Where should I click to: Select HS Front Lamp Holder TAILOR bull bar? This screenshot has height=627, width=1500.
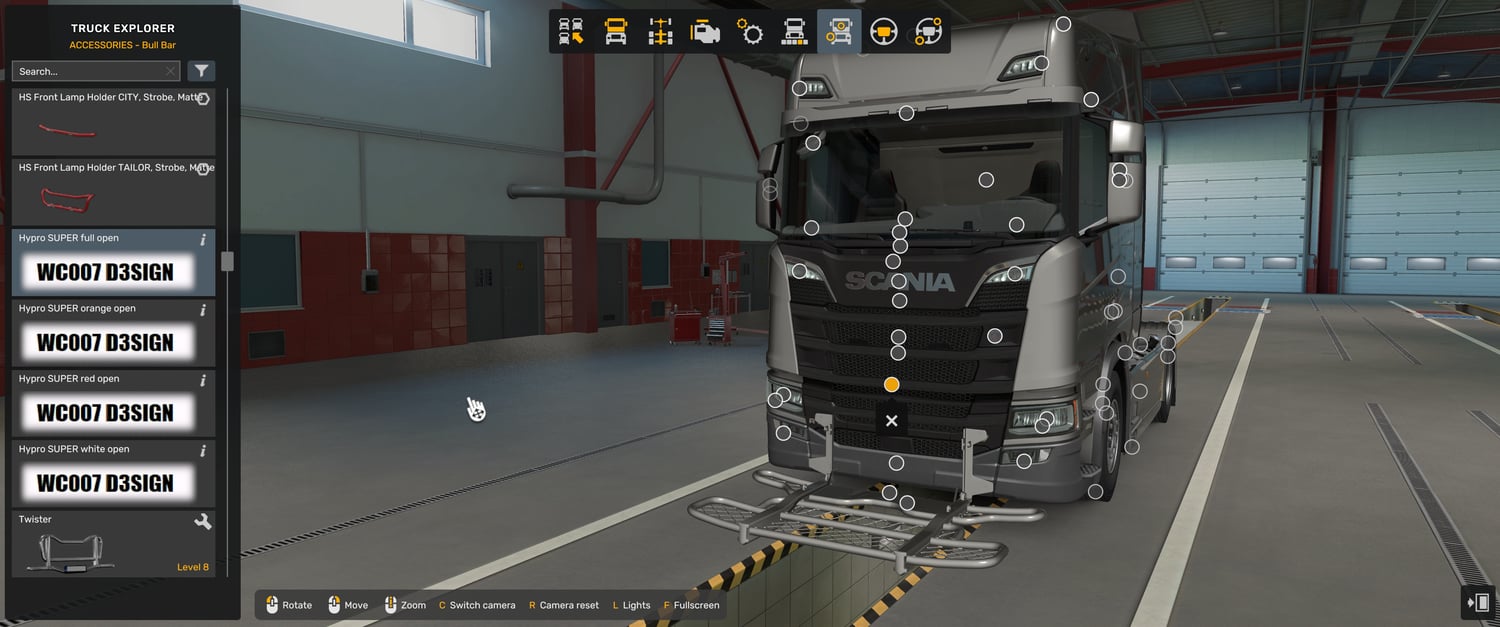tap(113, 192)
